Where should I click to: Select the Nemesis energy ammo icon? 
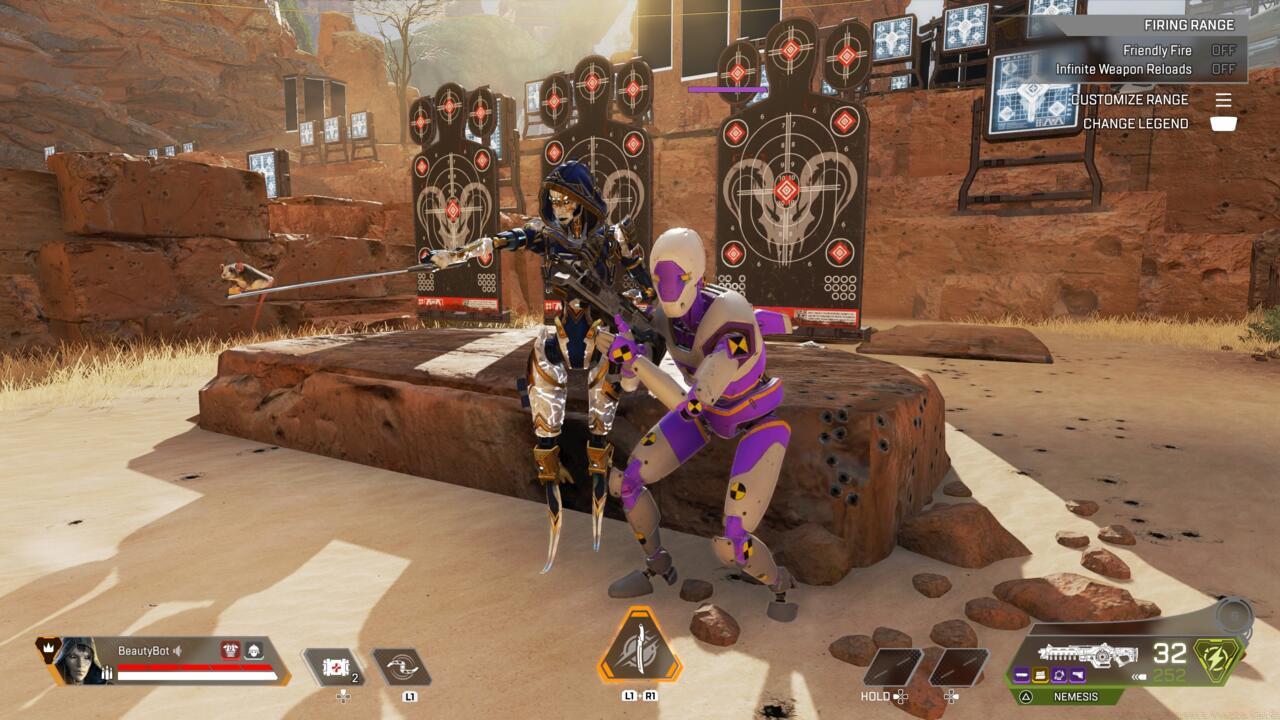(1215, 660)
